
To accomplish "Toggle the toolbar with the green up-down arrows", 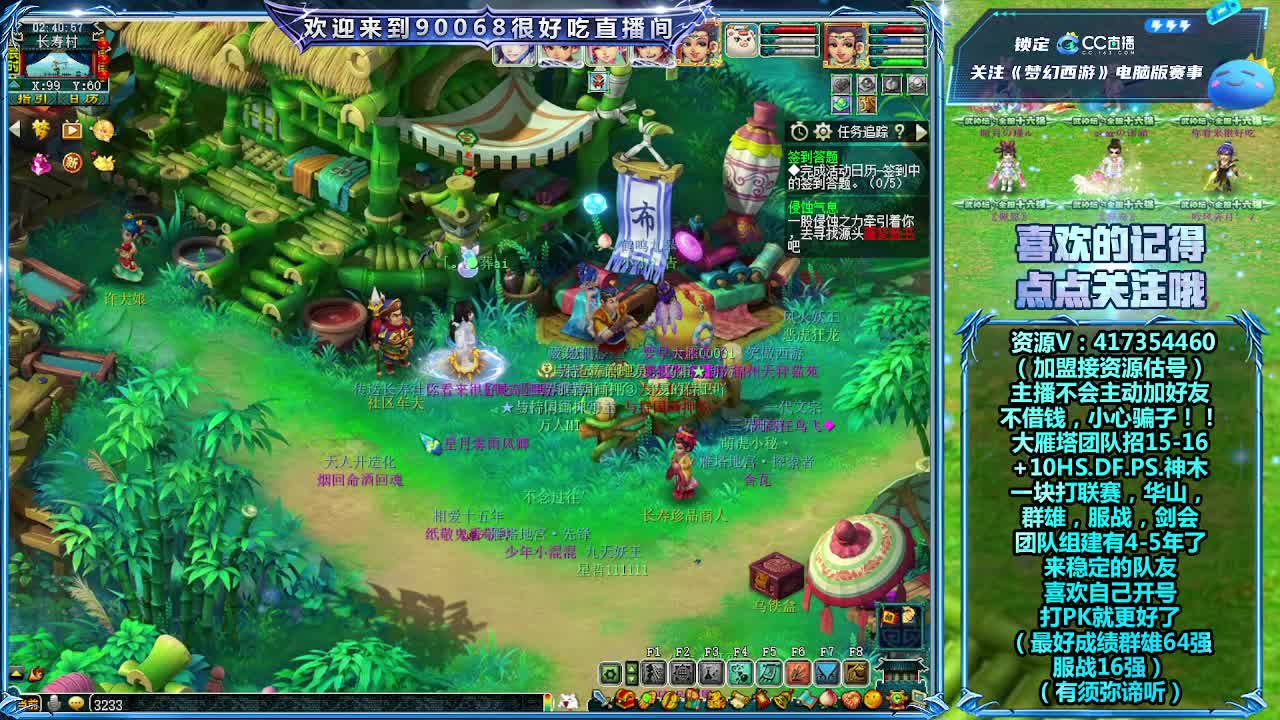I will [632, 671].
